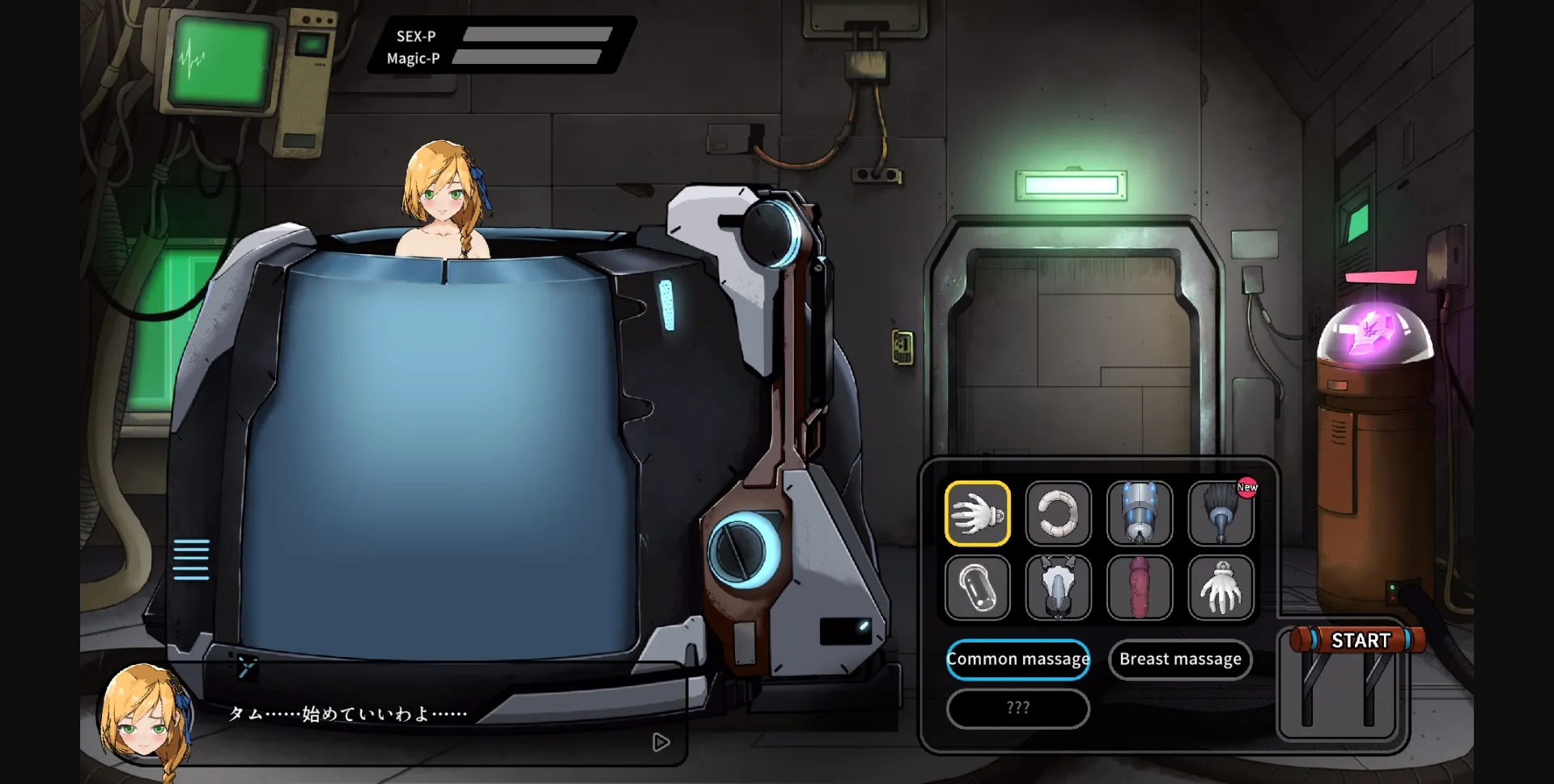1554x784 pixels.
Task: Select the piston massager device
Action: point(1140,515)
